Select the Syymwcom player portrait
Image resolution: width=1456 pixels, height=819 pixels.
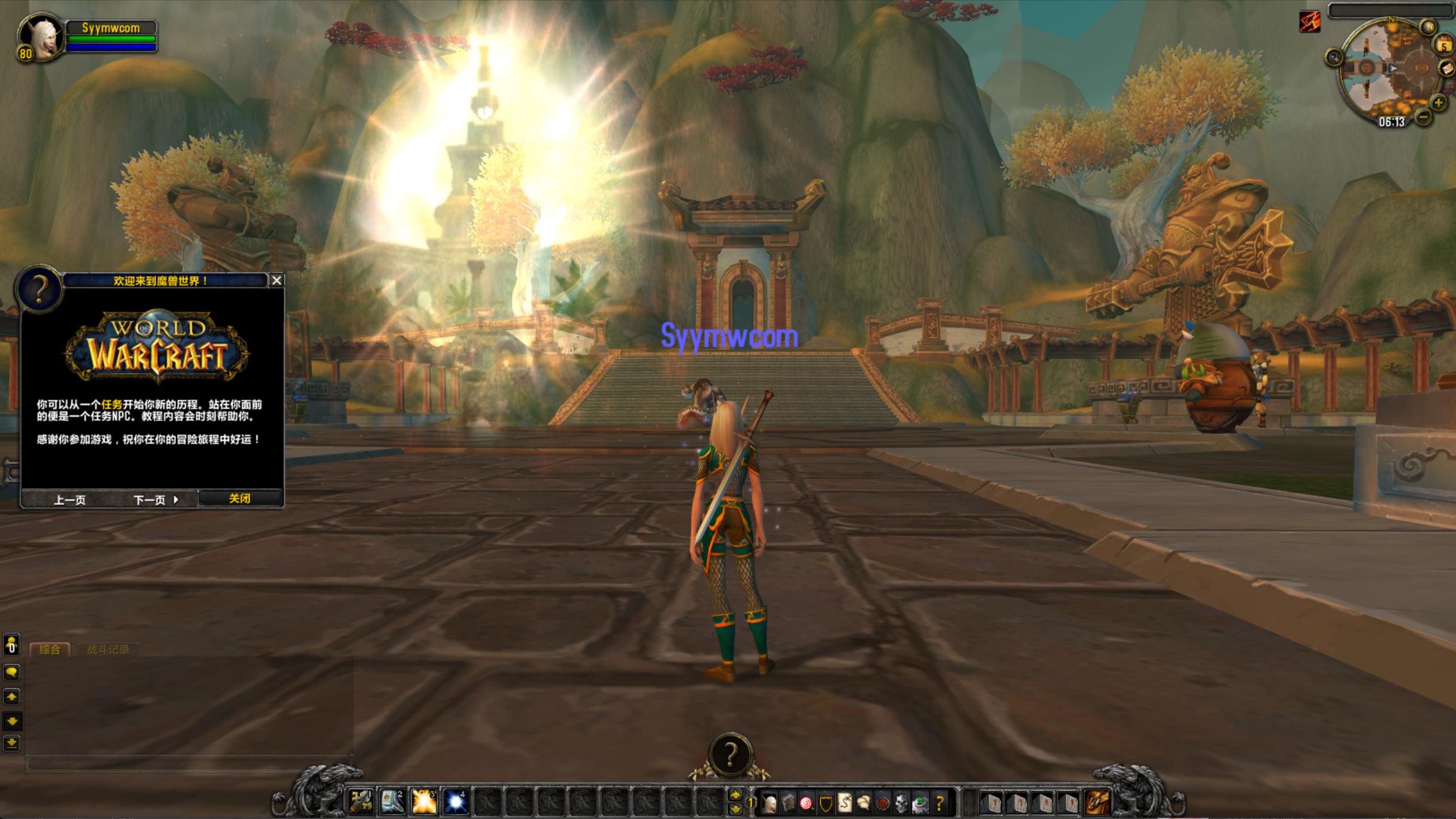pos(41,37)
